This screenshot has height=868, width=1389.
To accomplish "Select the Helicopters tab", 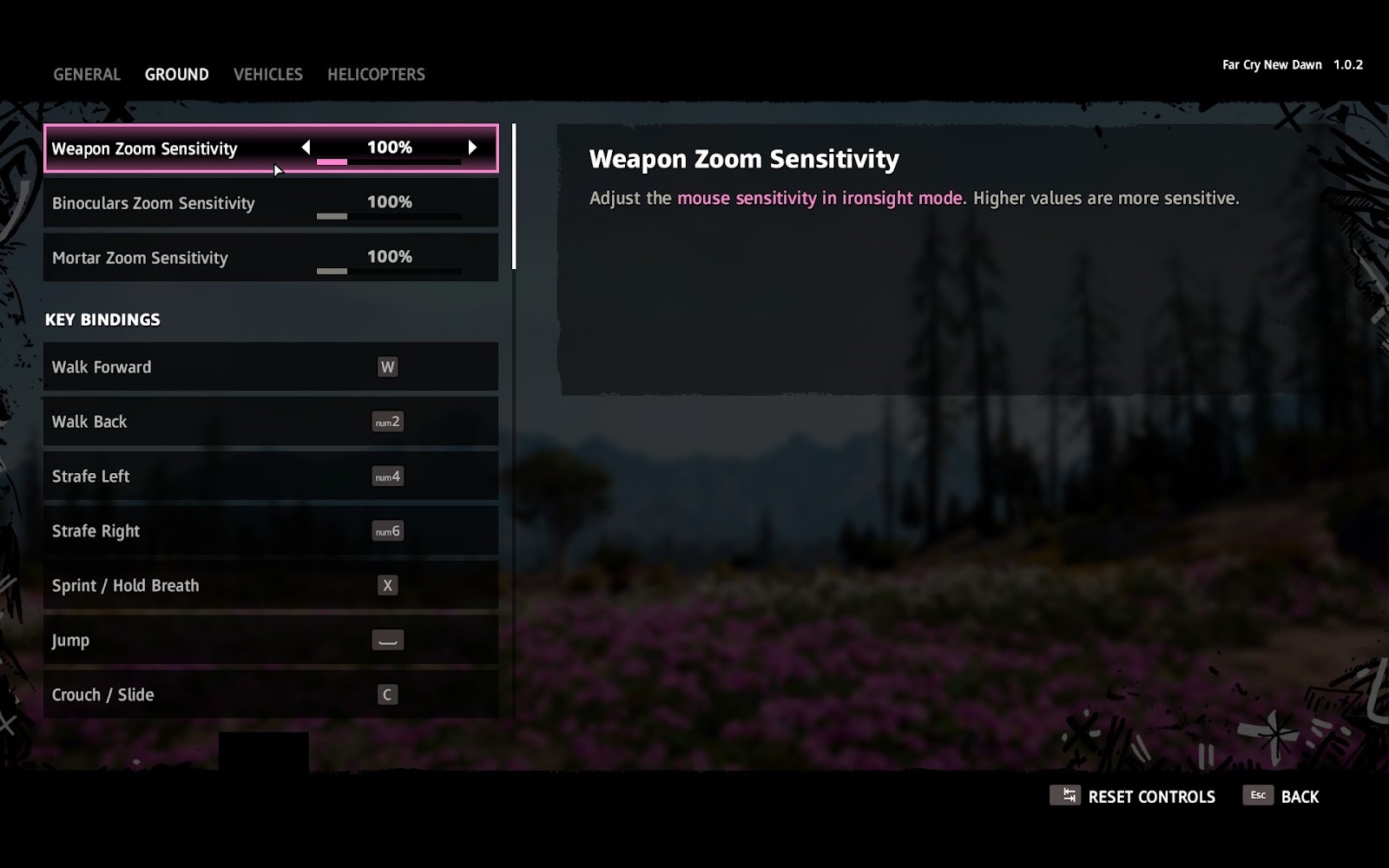I will (x=376, y=75).
